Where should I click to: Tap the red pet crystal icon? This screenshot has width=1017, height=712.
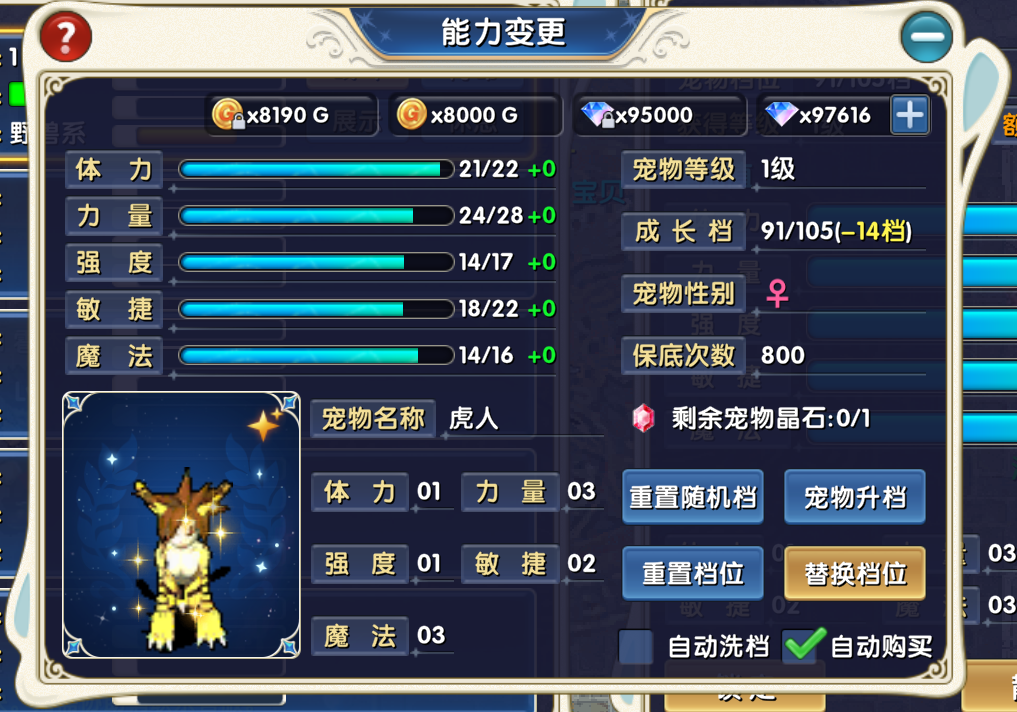pos(643,418)
